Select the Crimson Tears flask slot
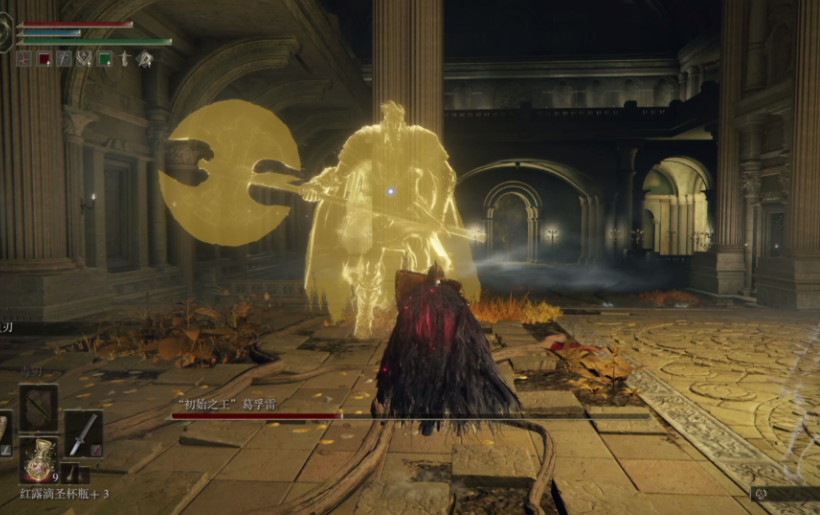This screenshot has width=820, height=515. (39, 460)
